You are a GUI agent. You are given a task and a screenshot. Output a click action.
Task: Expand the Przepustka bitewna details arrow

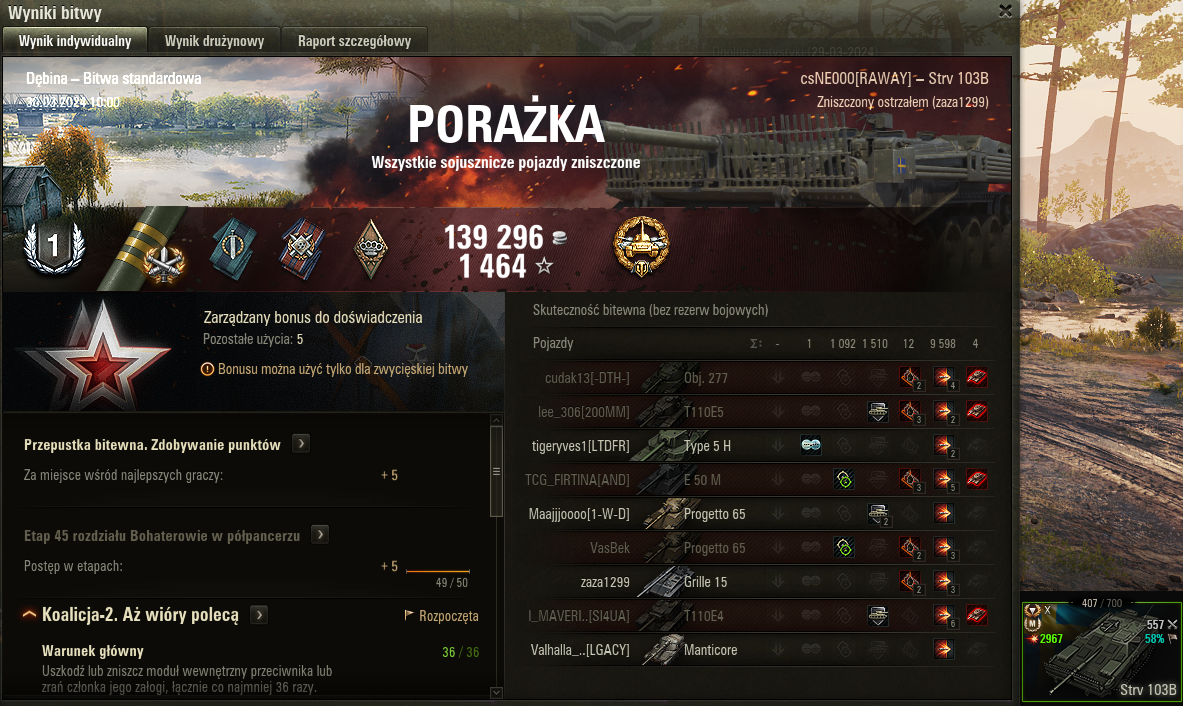tap(299, 444)
